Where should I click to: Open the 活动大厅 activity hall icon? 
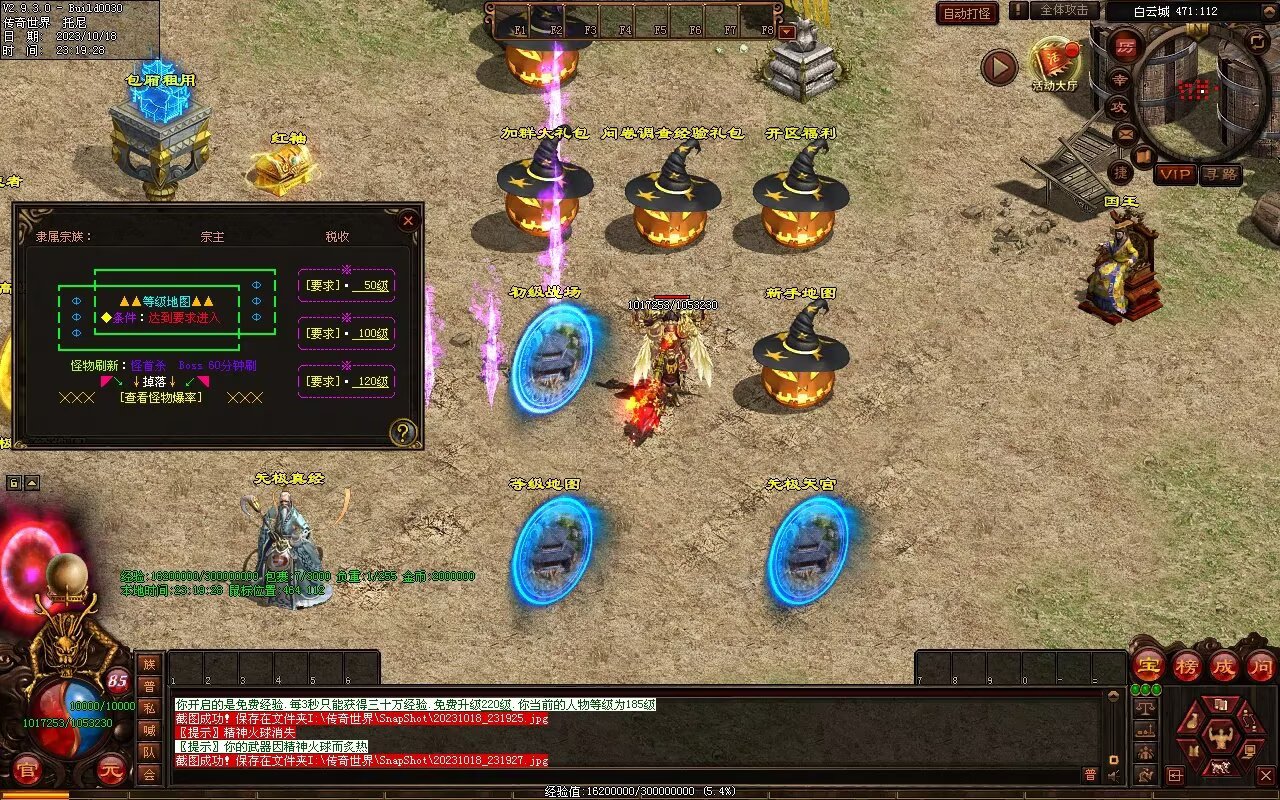pos(1054,63)
